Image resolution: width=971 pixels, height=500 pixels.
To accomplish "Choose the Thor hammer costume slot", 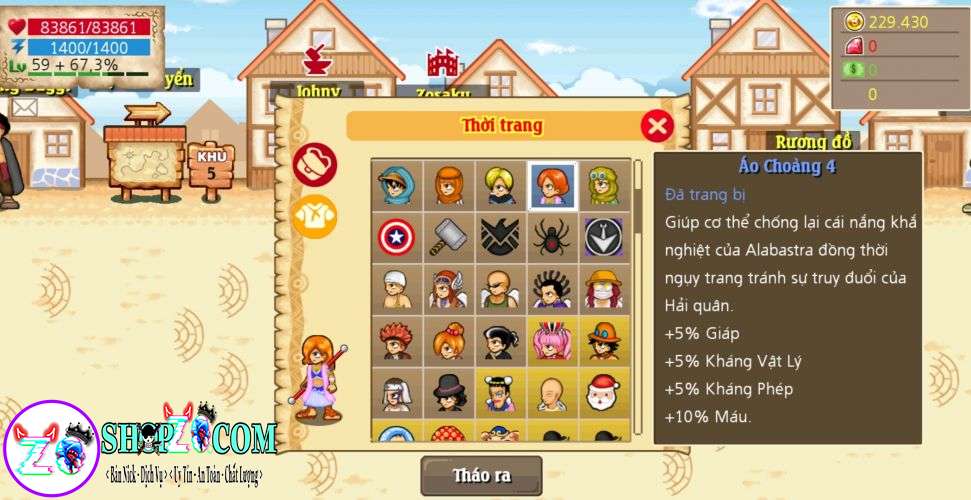I will (x=448, y=237).
